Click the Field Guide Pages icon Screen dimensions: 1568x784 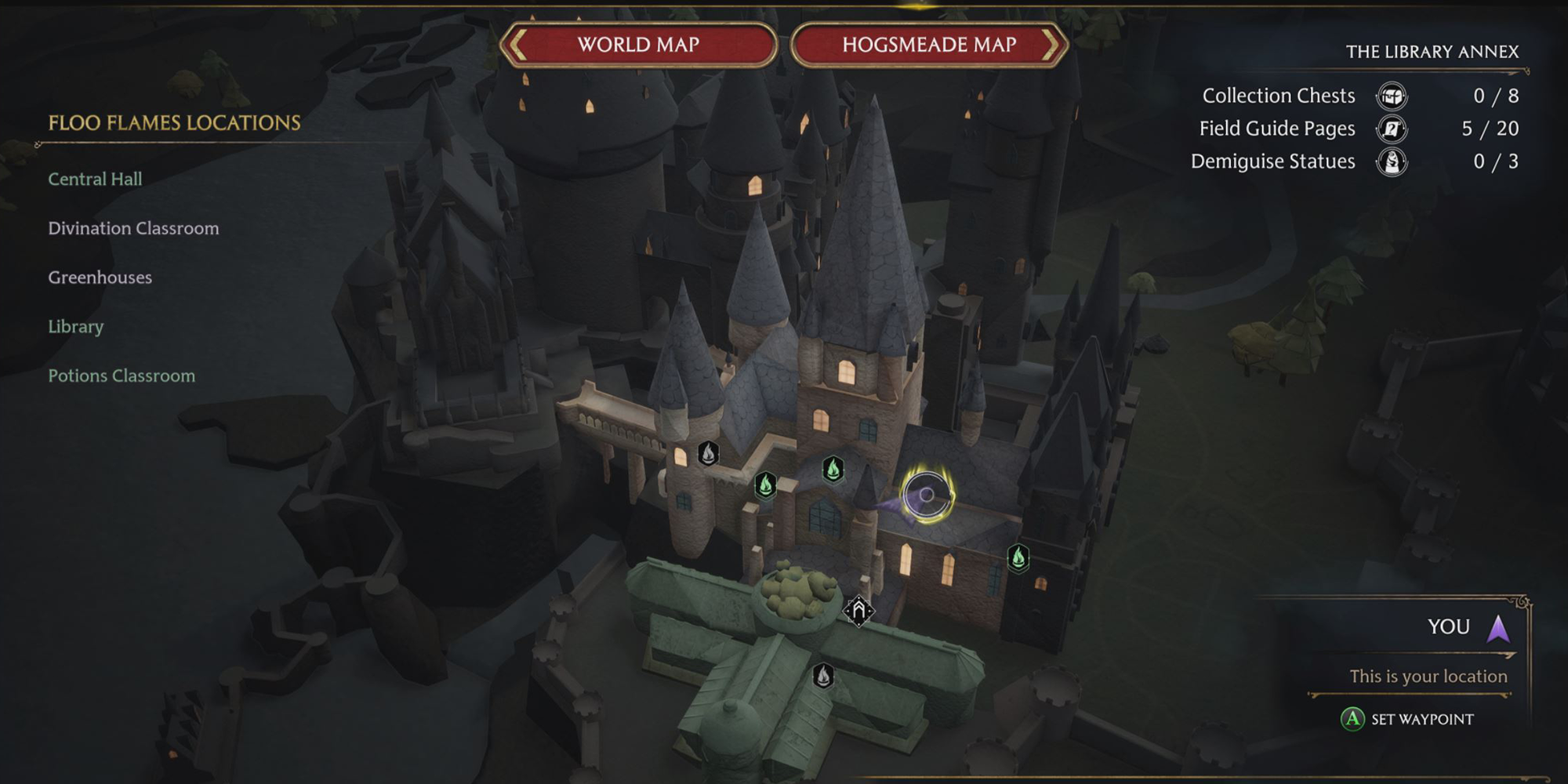[x=1390, y=129]
